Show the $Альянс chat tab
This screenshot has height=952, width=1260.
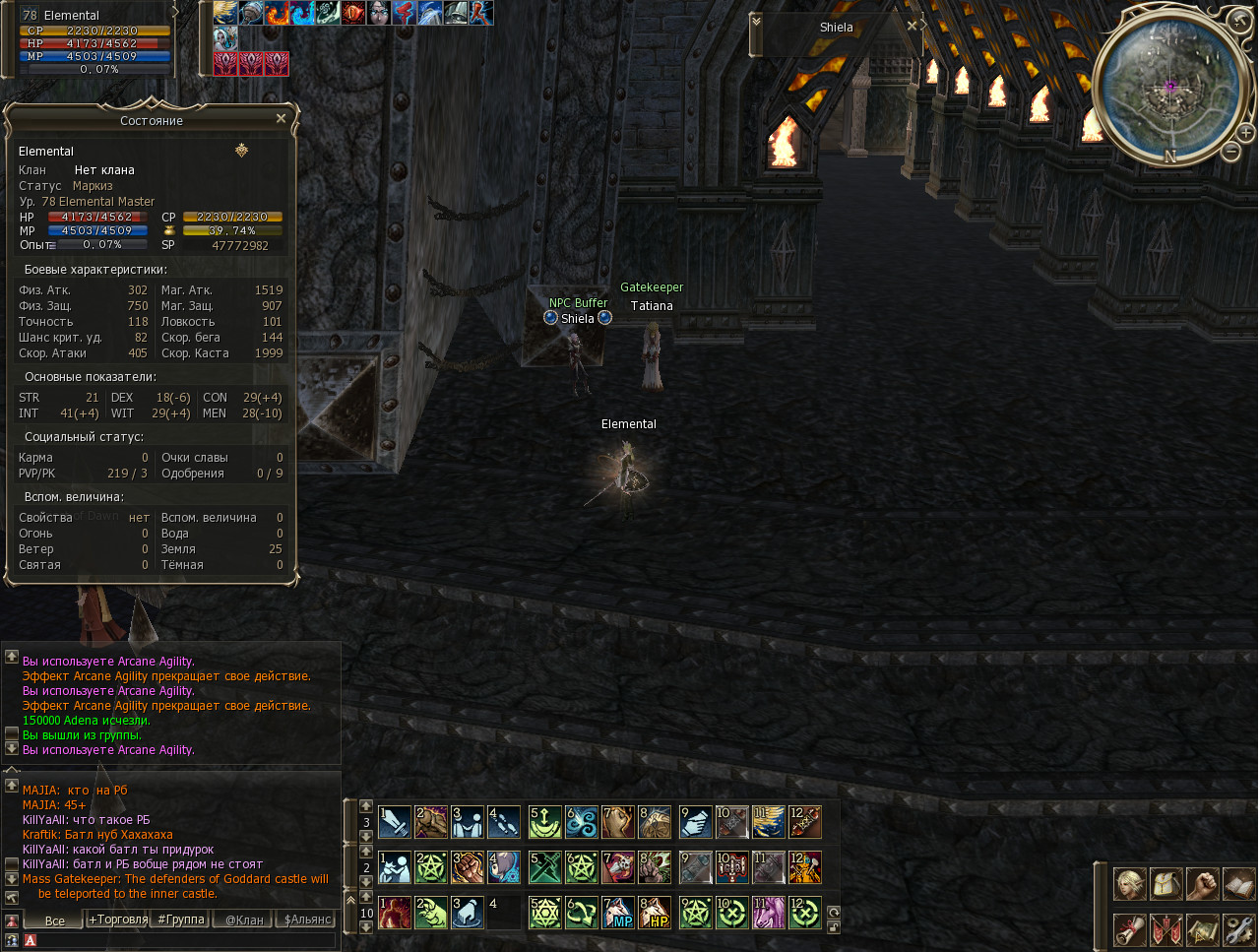pyautogui.click(x=307, y=920)
